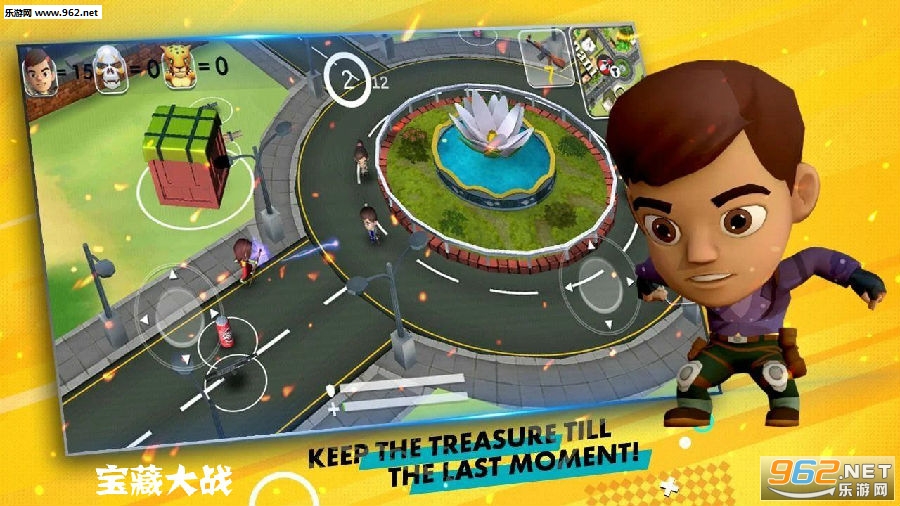
Task: Click the brown-haired boy avatar icon
Action: (x=39, y=72)
